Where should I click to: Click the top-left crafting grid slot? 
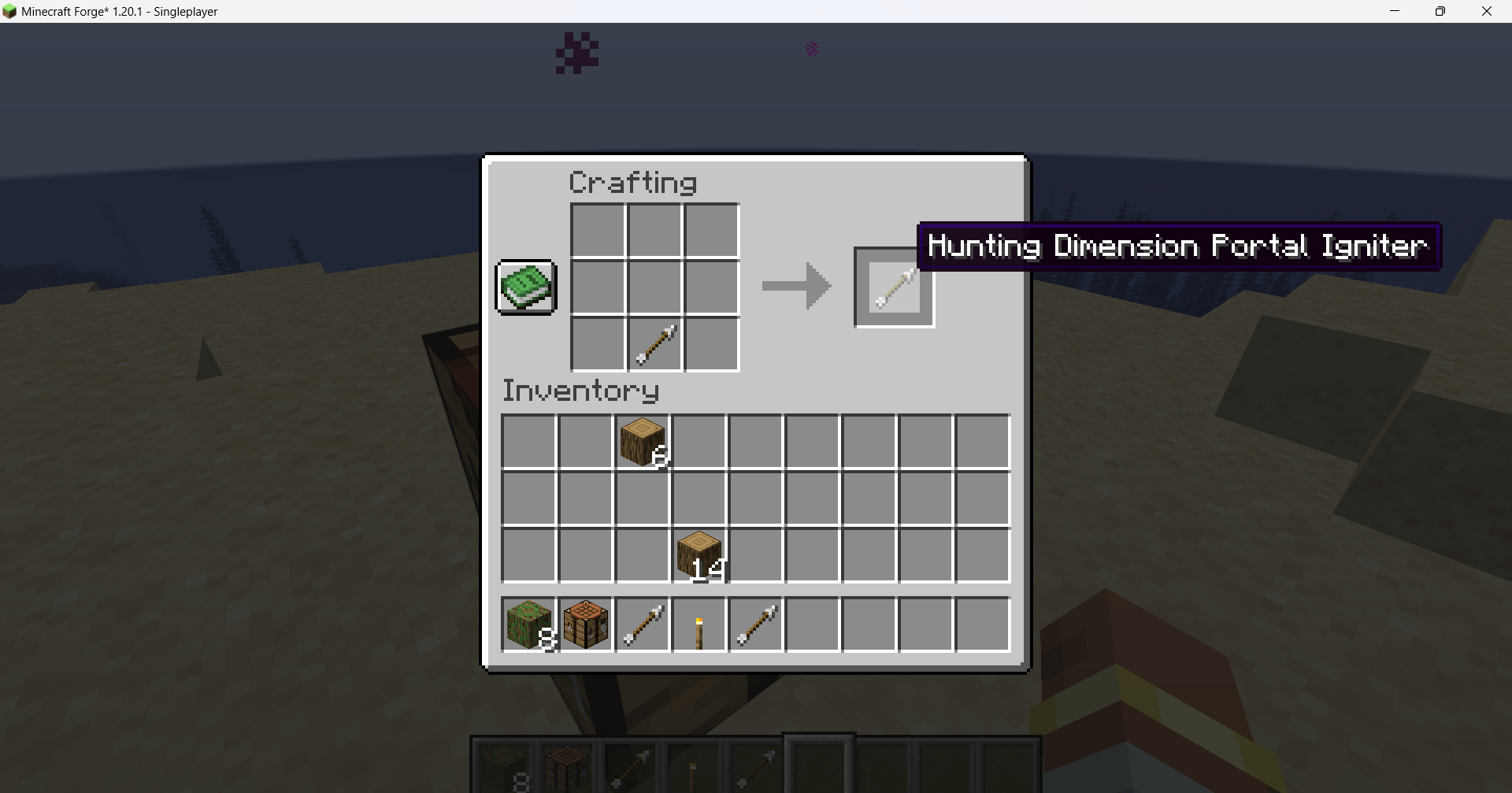[598, 231]
